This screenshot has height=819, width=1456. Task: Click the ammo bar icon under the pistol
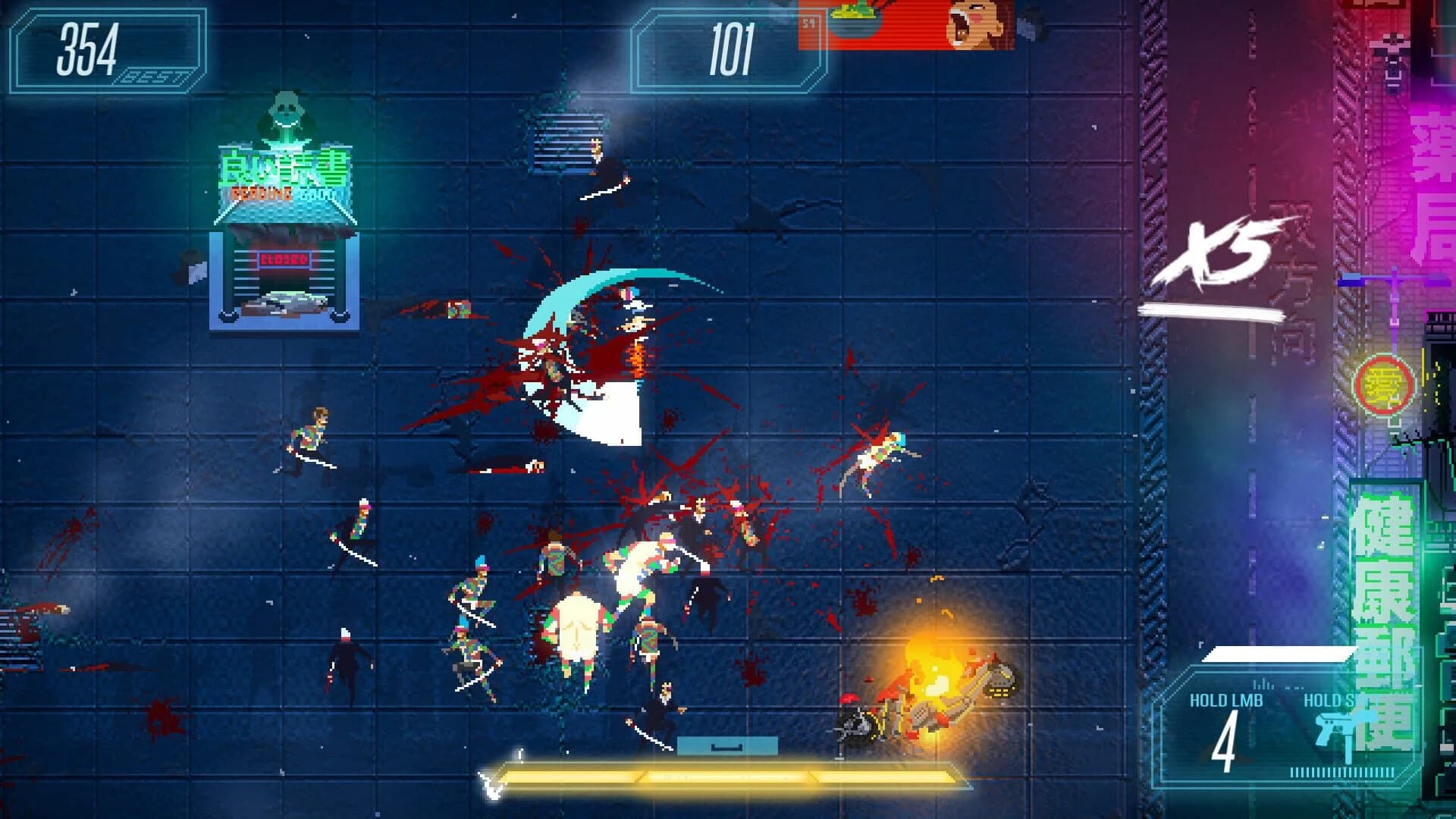(1342, 772)
